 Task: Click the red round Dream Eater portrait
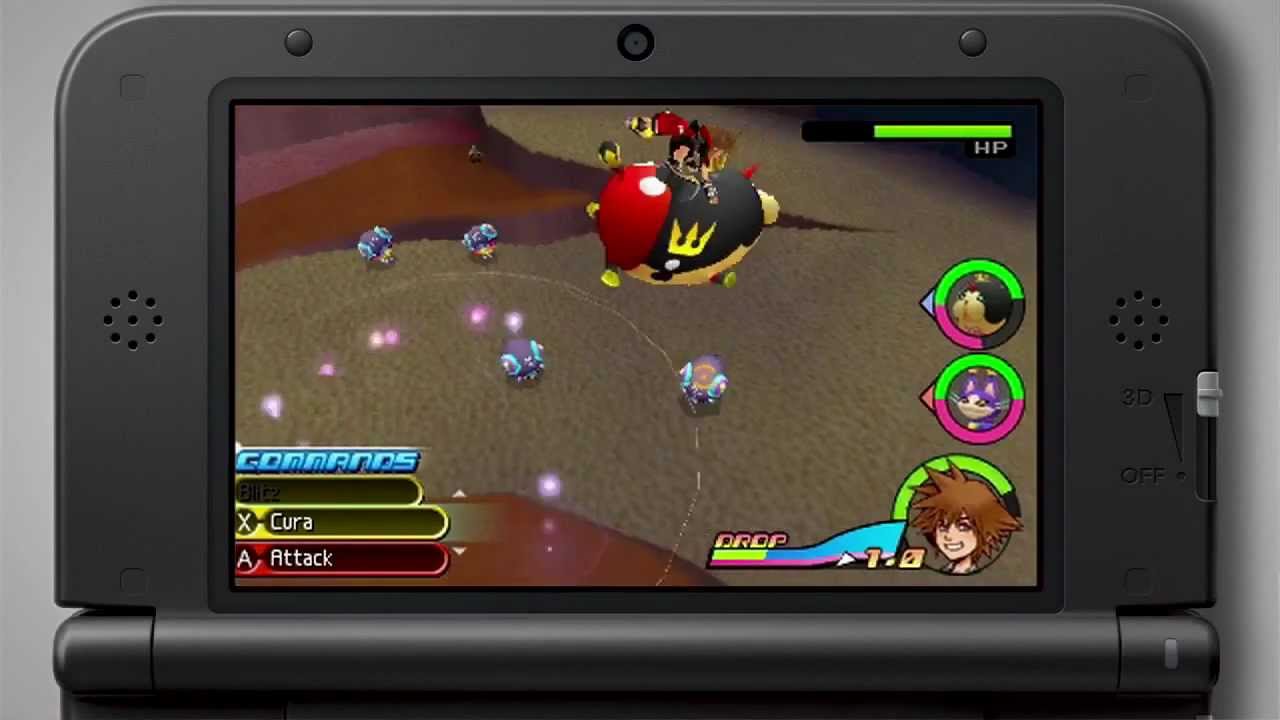[979, 305]
